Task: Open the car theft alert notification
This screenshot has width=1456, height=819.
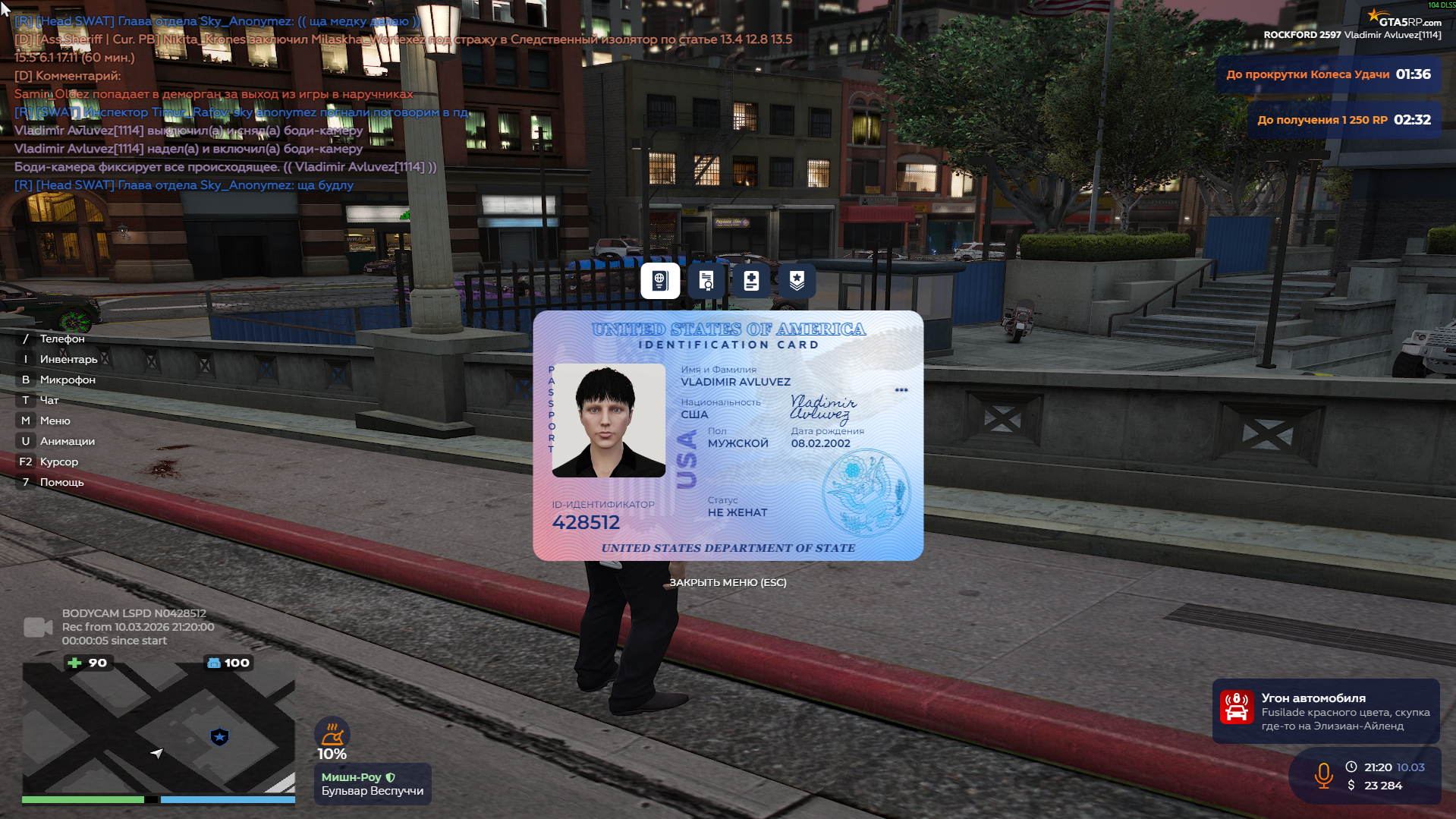Action: 1325,711
